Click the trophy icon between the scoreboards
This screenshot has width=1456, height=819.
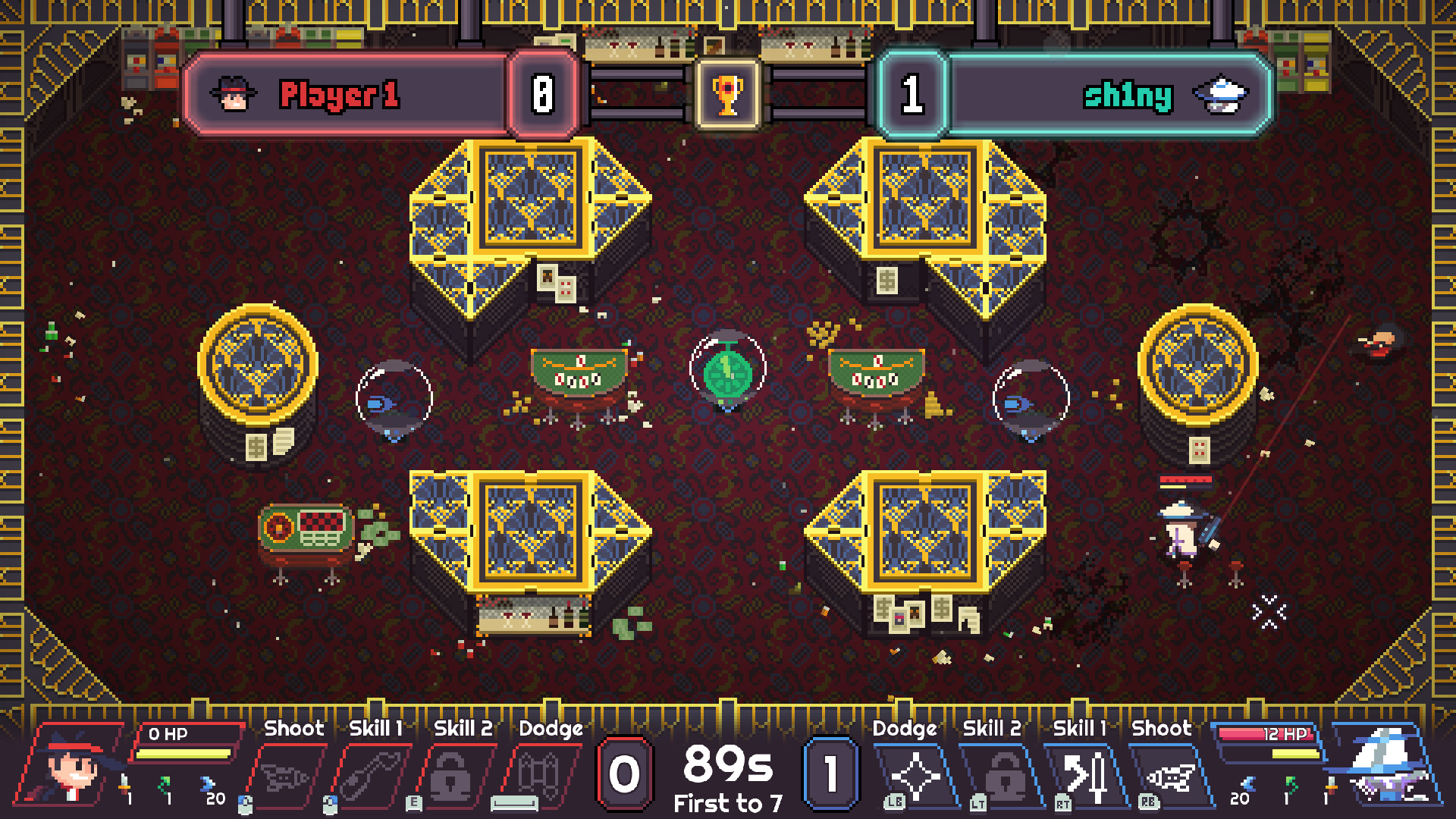click(x=726, y=93)
